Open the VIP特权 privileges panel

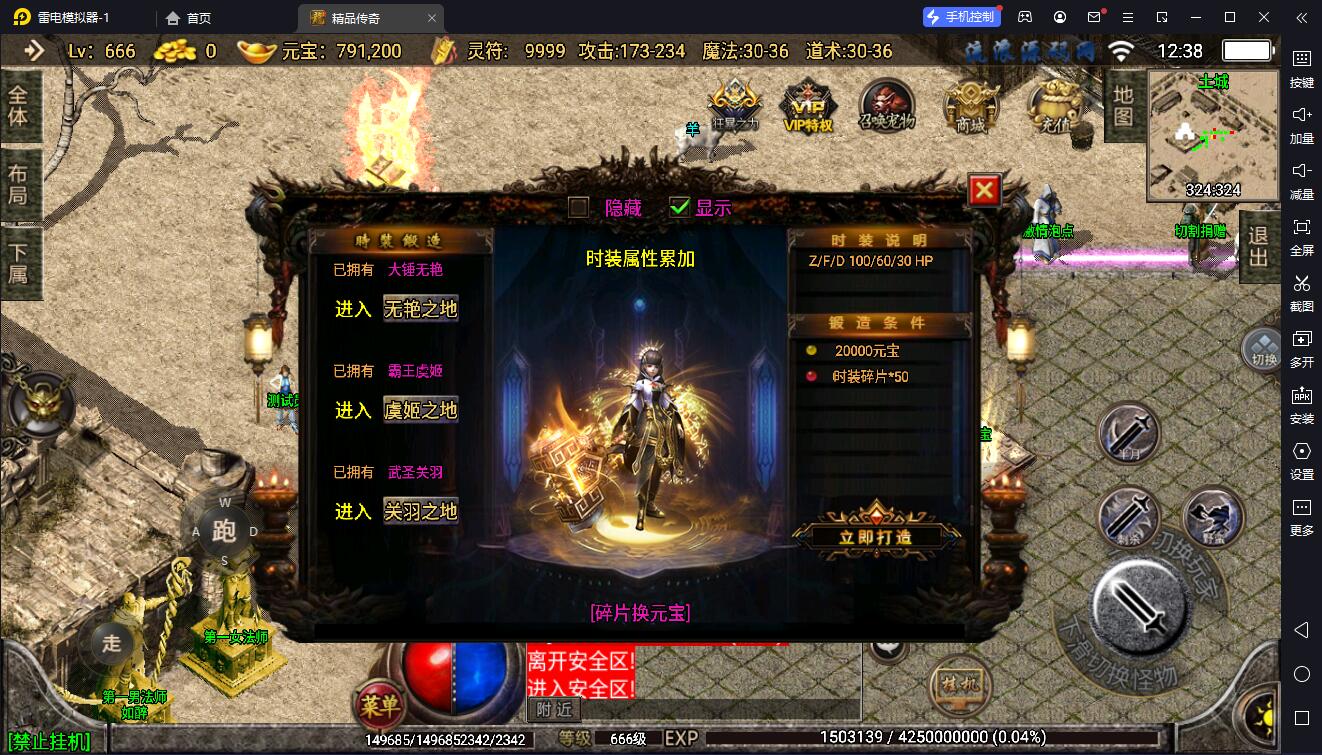tap(808, 110)
